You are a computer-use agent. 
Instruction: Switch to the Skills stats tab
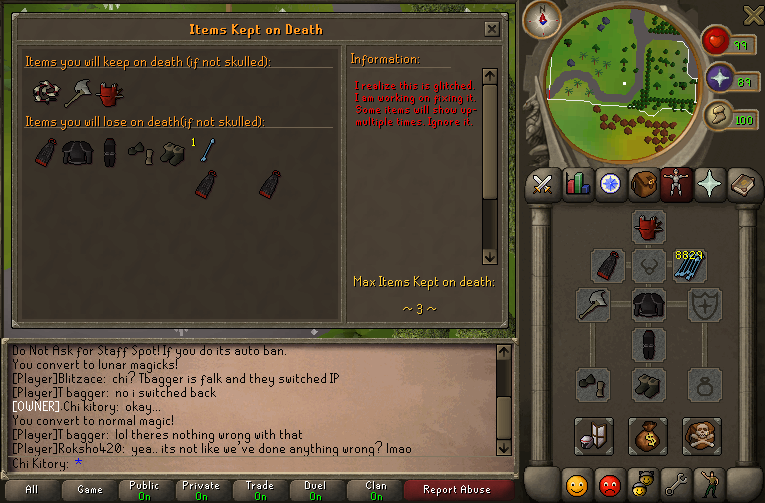[x=576, y=184]
